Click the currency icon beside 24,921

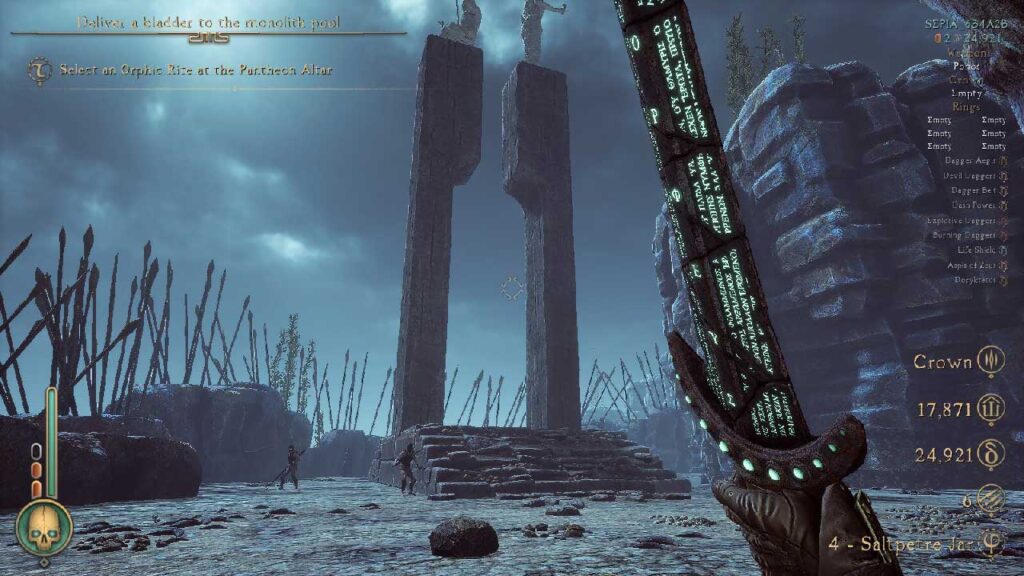click(991, 455)
